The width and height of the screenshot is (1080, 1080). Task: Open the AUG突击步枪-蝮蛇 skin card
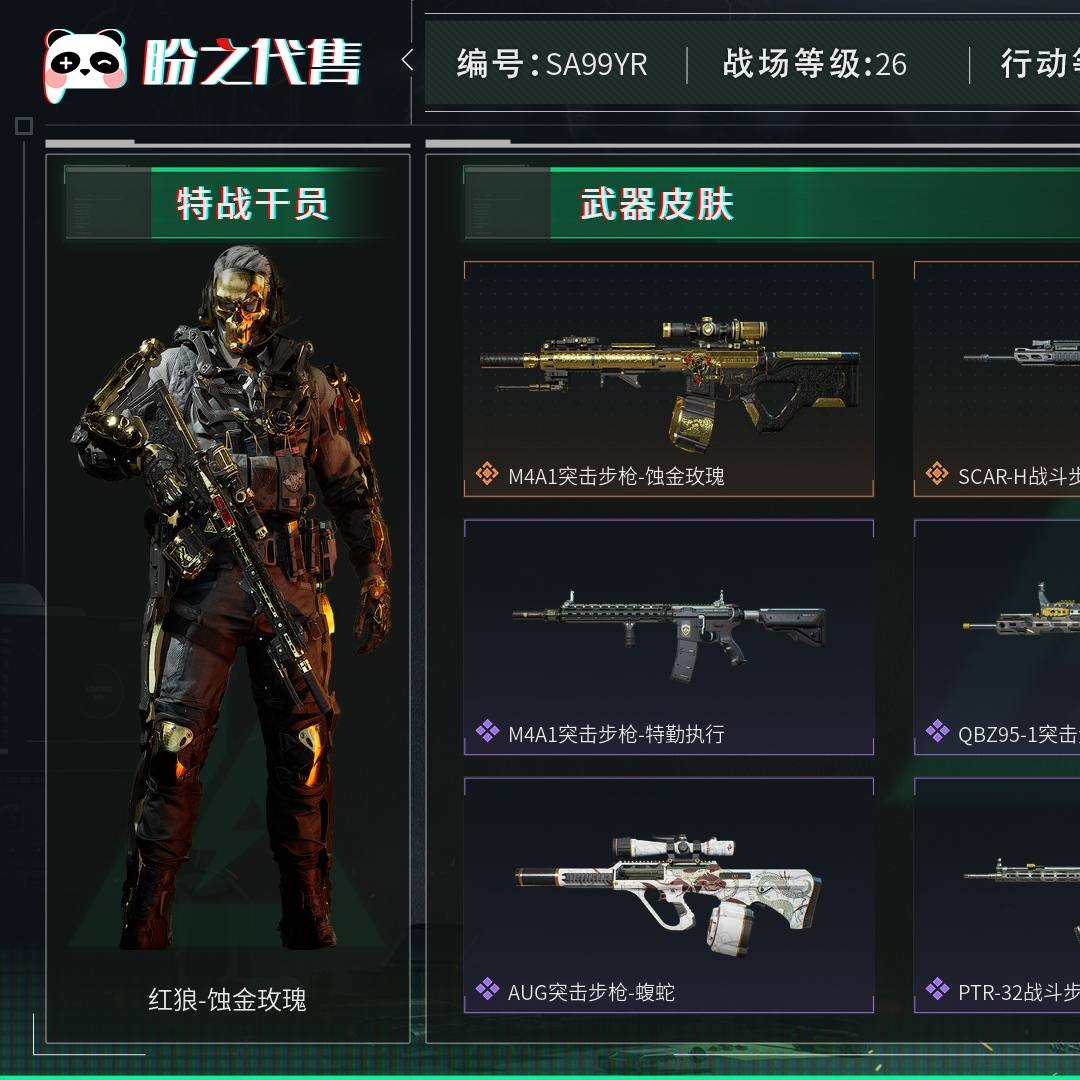pos(668,895)
